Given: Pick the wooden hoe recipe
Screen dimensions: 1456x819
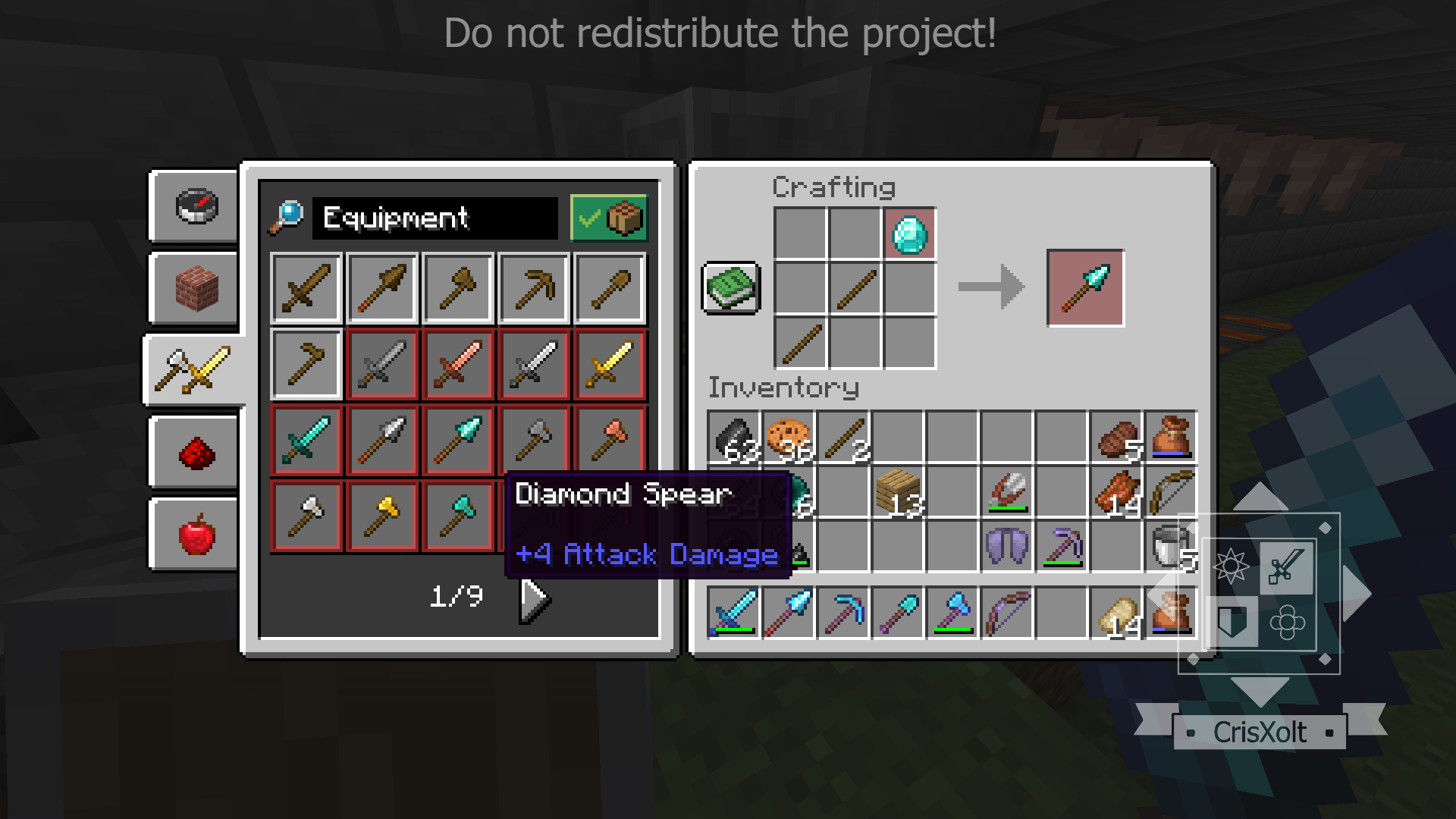Looking at the screenshot, I should [x=306, y=365].
